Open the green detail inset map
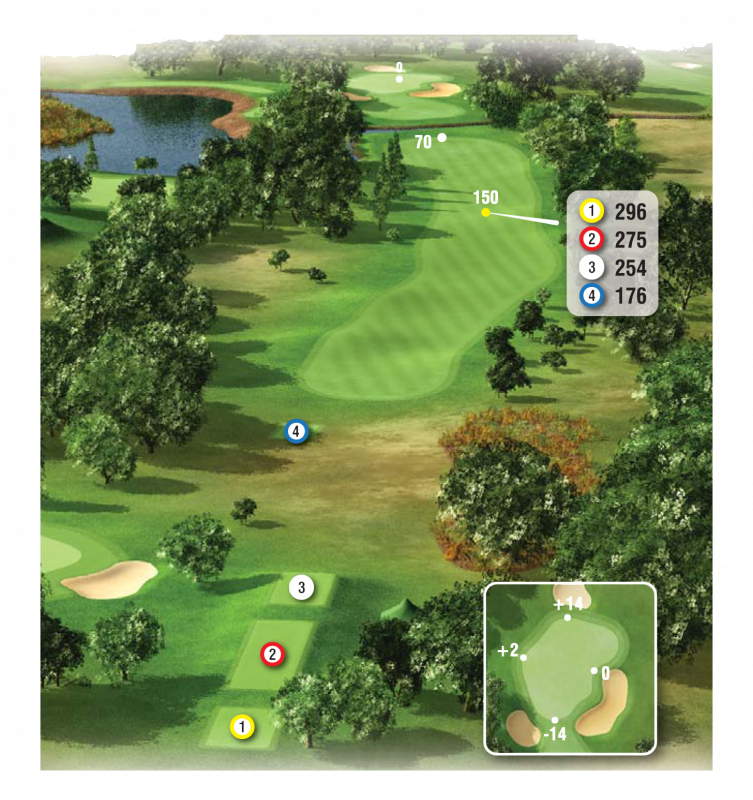Viewport: 753px width, 800px height. pos(569,667)
